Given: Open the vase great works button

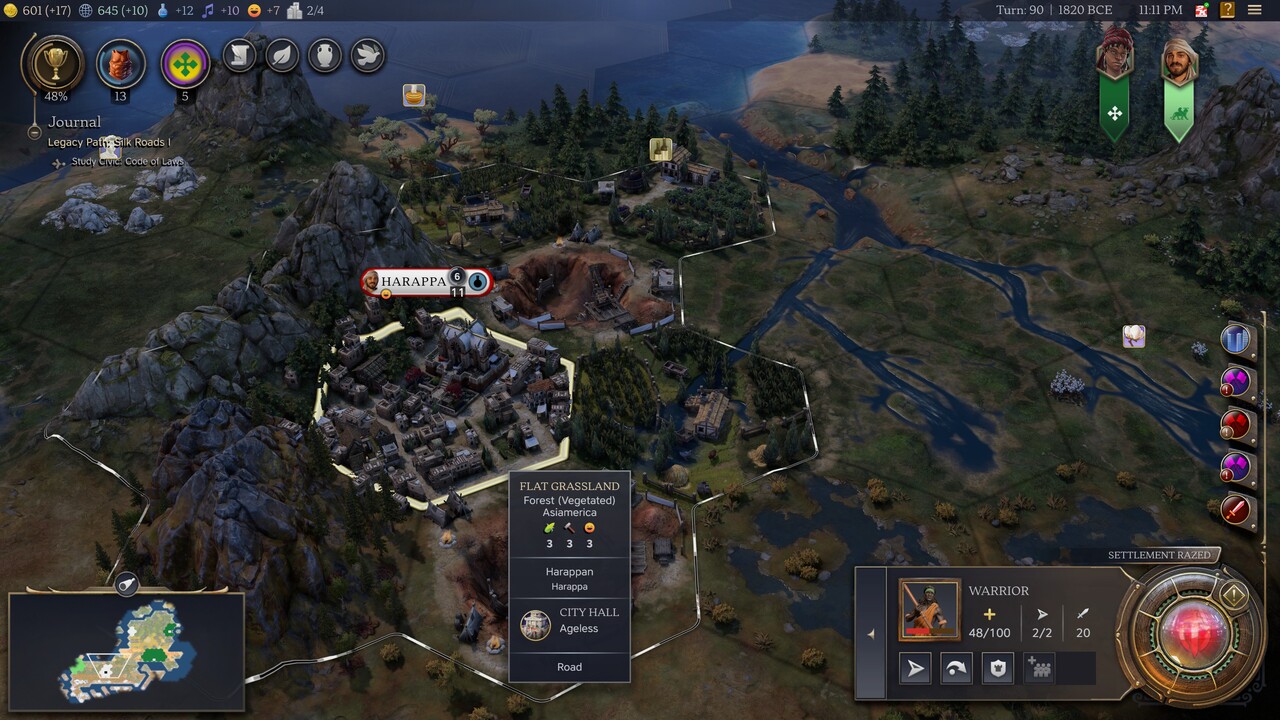Looking at the screenshot, I should [x=325, y=56].
